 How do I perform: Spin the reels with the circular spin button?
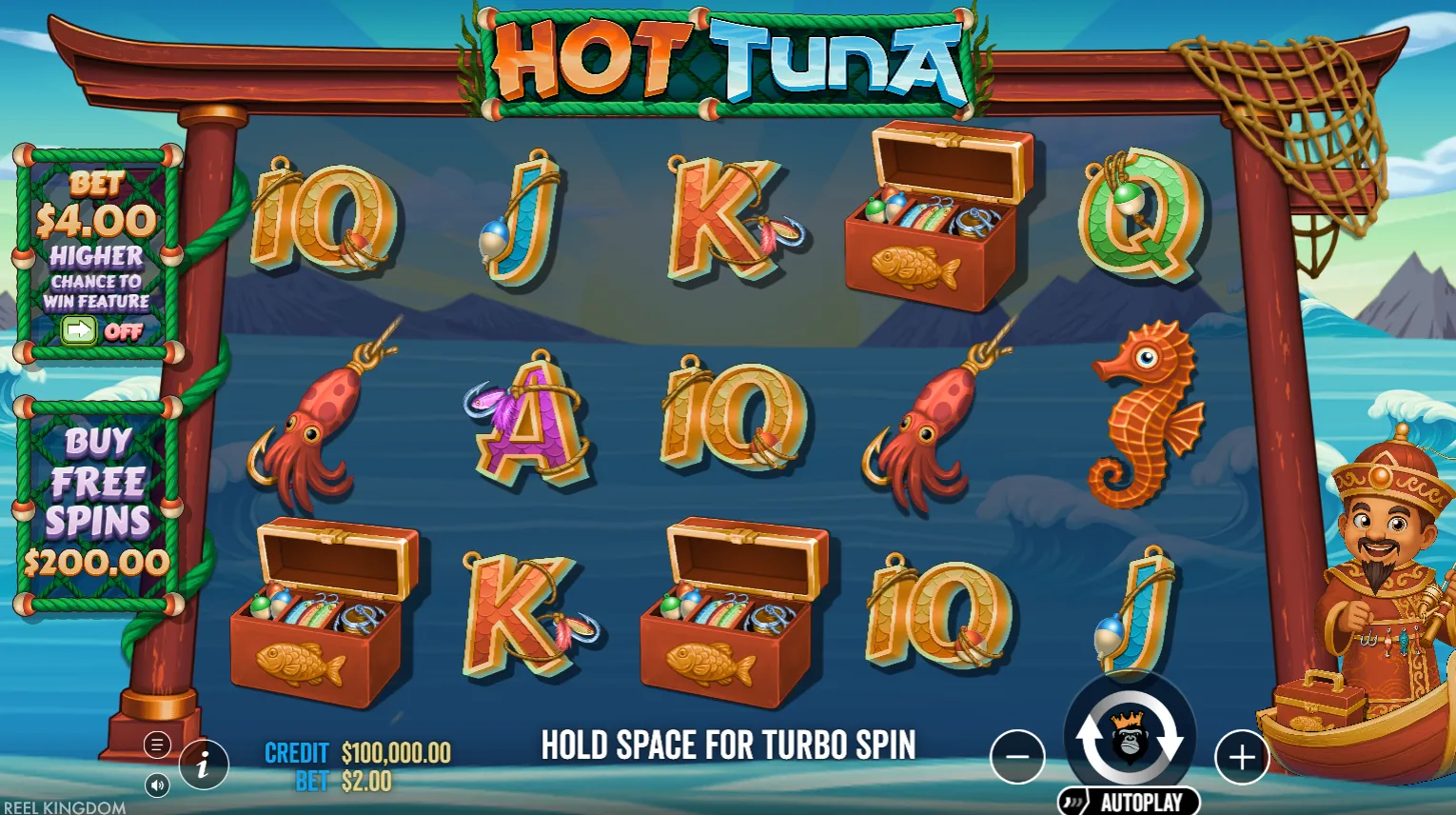(1129, 737)
